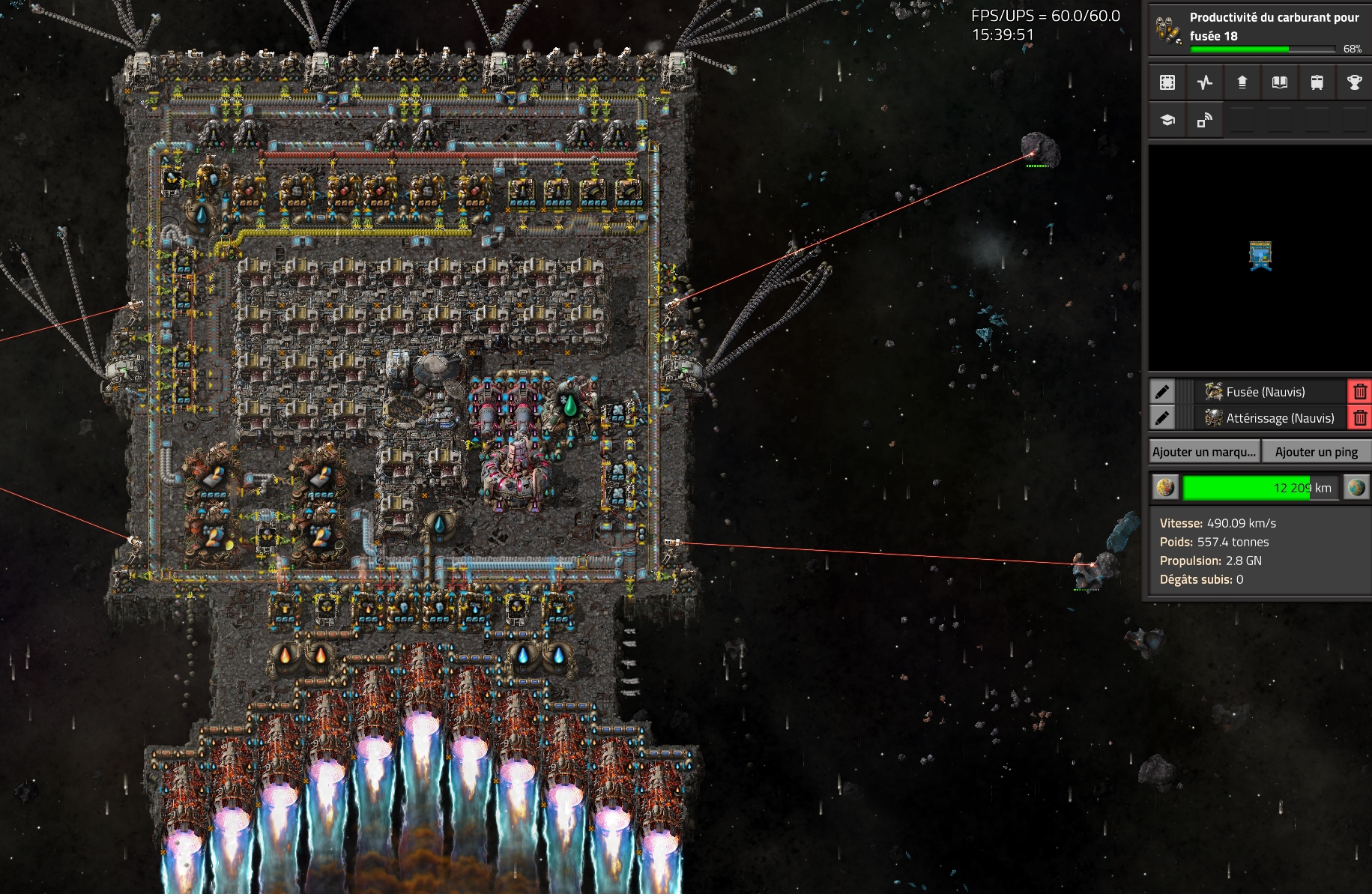1372x894 pixels.
Task: Choose the 'Ajouter un marqu...' button
Action: click(x=1204, y=452)
